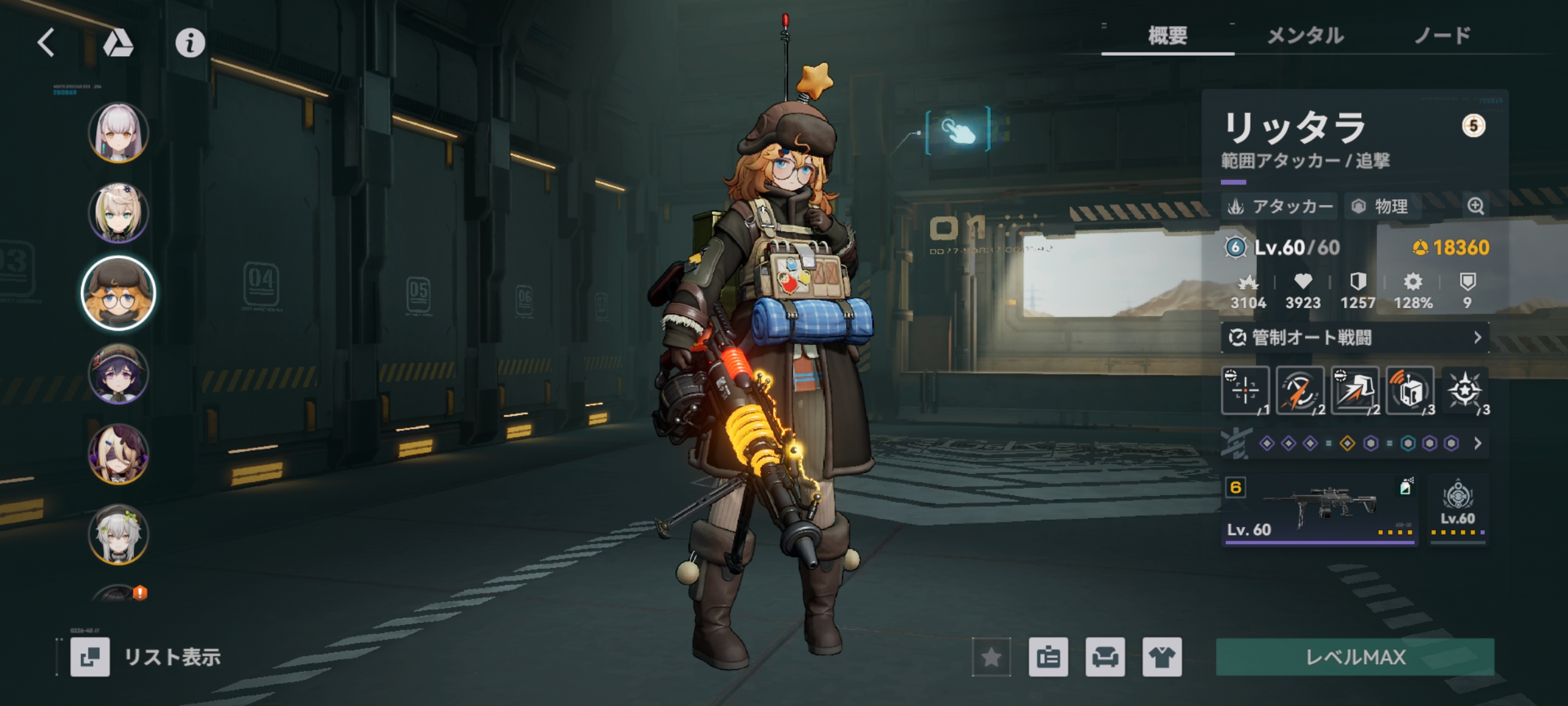Switch to list view with リスト表示
The height and width of the screenshot is (706, 1568).
point(147,657)
